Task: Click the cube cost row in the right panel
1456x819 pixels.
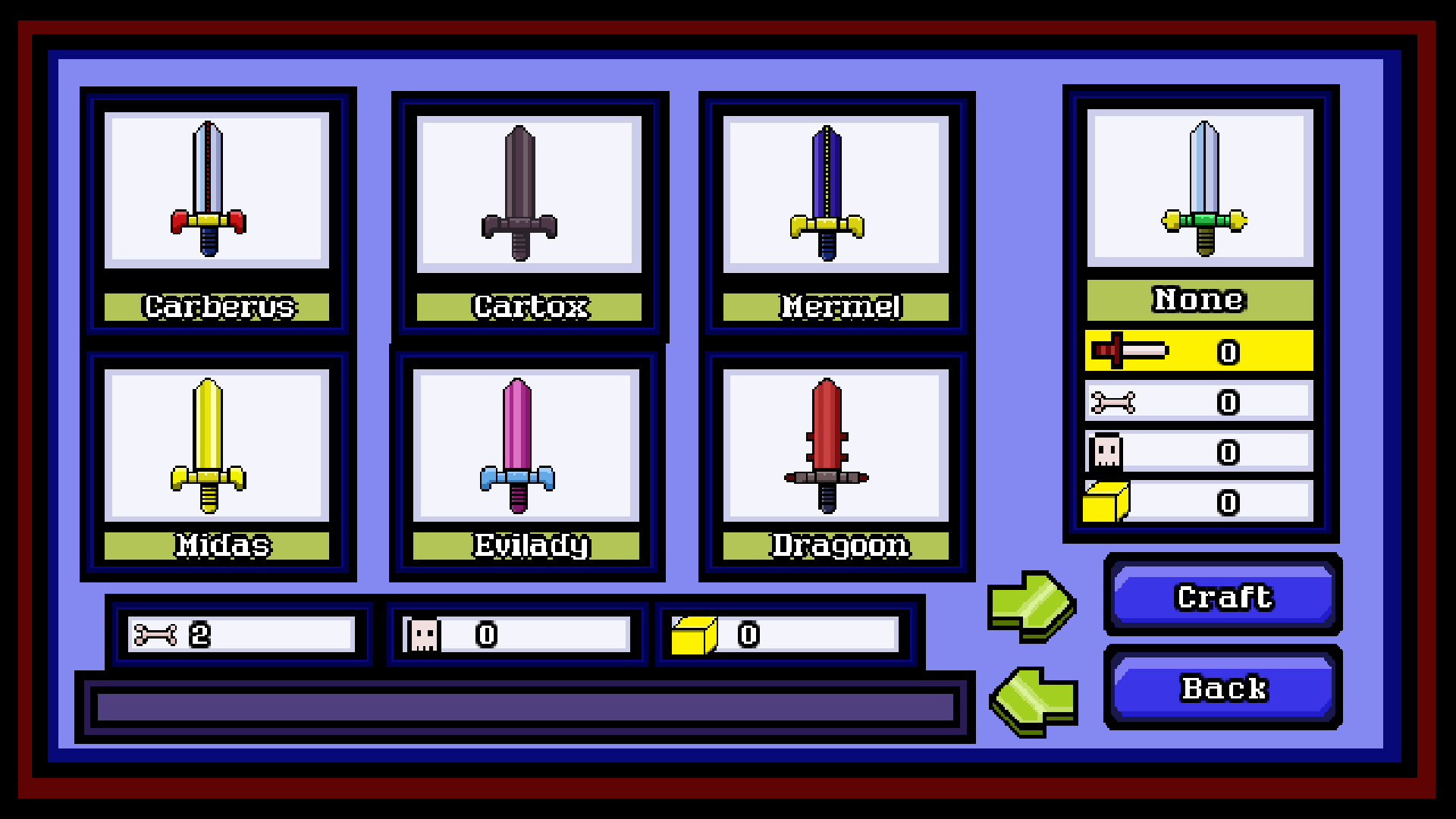Action: (x=1198, y=500)
